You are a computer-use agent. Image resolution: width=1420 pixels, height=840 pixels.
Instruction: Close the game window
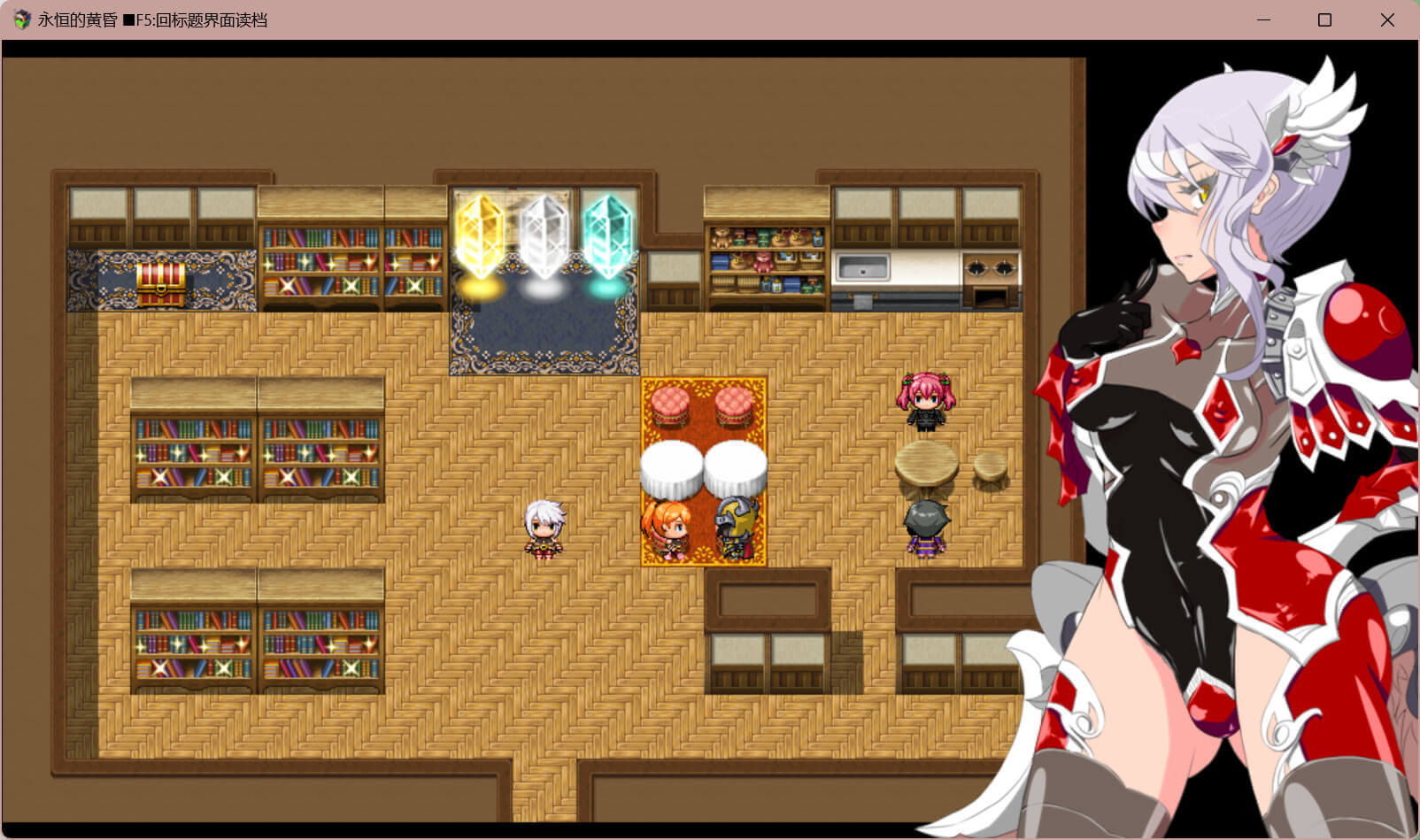[1386, 19]
